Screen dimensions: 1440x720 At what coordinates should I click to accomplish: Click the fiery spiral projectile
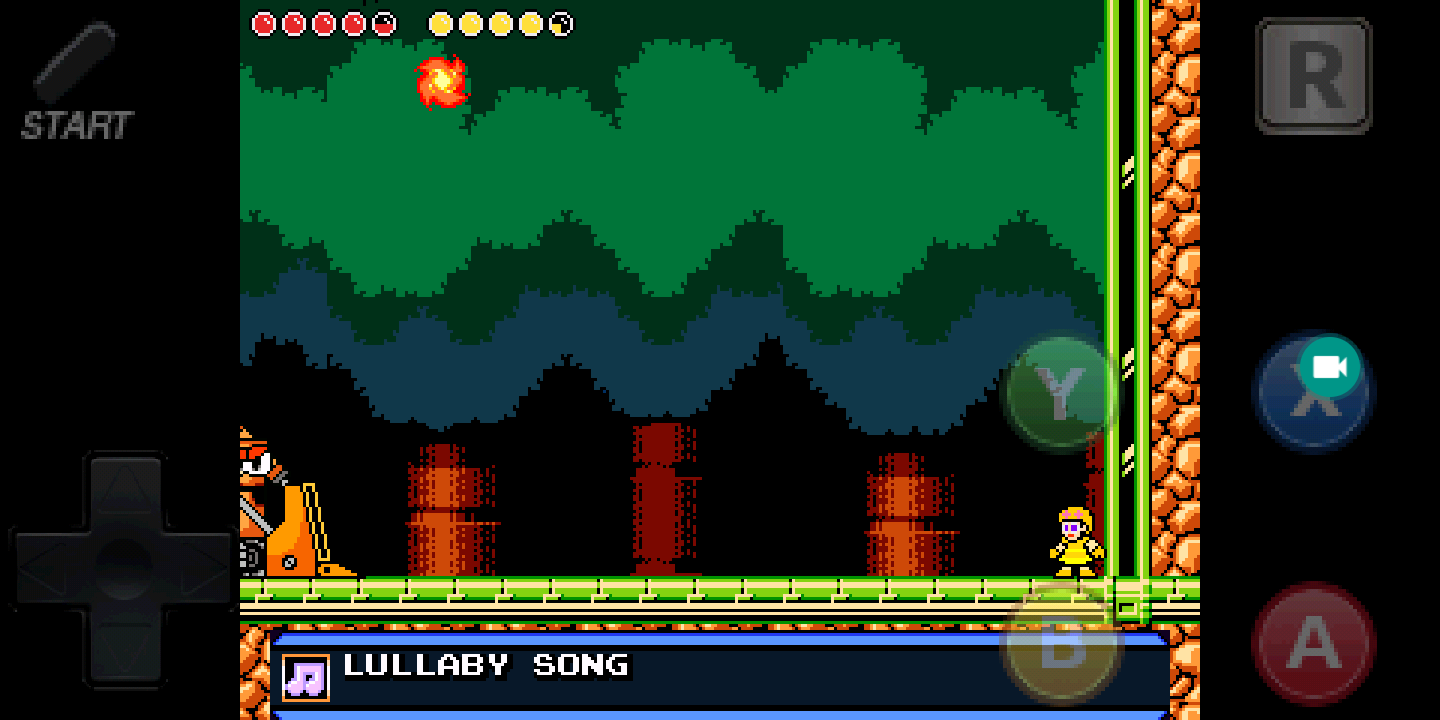tap(443, 84)
